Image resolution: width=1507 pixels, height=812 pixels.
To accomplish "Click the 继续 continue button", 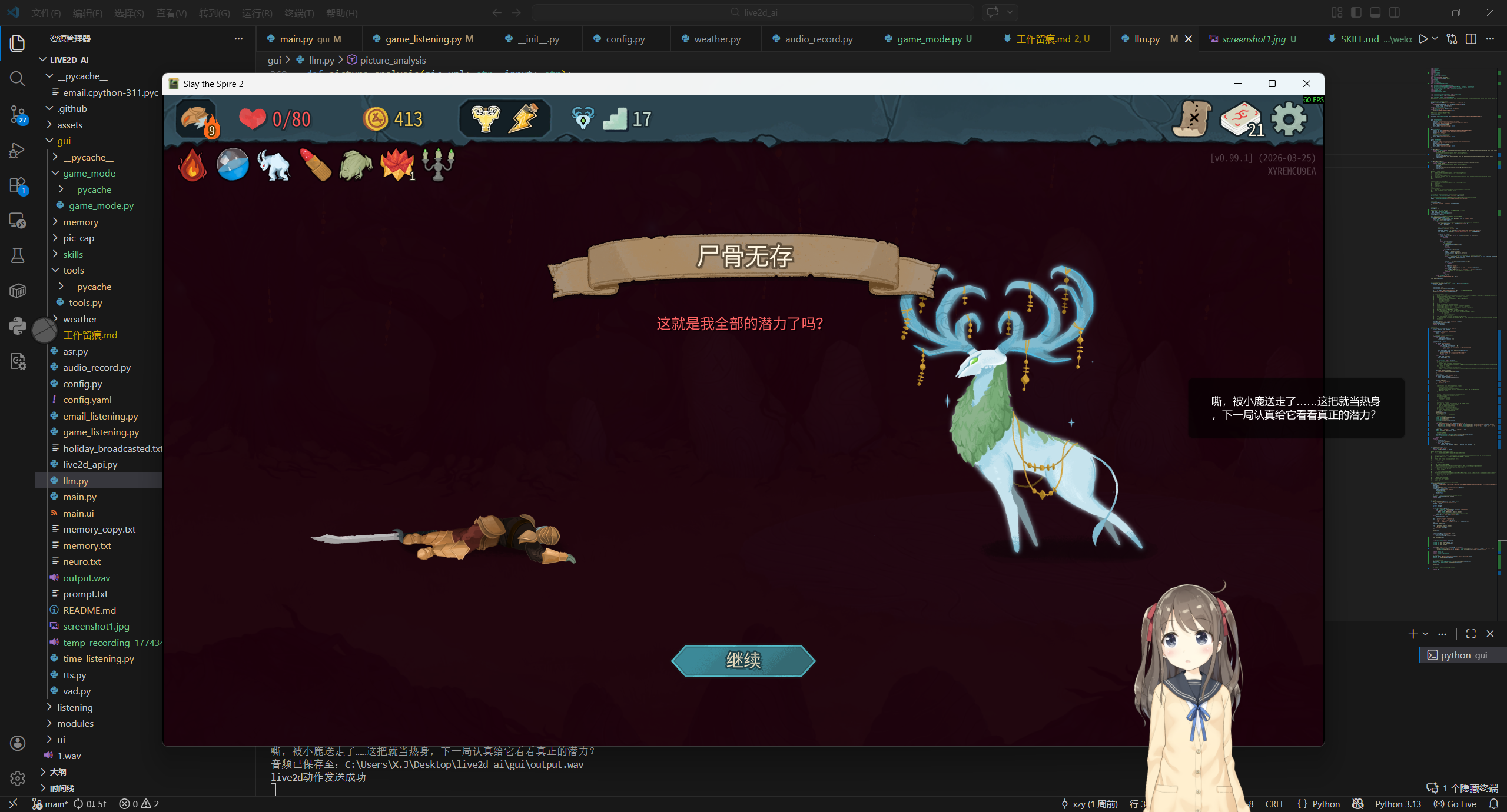I will pyautogui.click(x=743, y=660).
